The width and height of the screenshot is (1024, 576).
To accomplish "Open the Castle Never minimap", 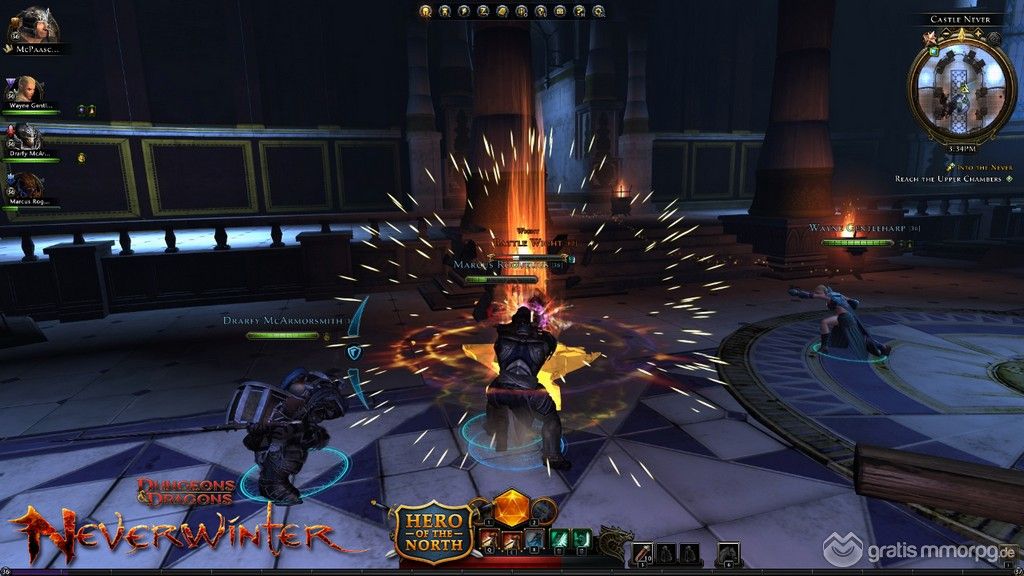I will (x=959, y=86).
